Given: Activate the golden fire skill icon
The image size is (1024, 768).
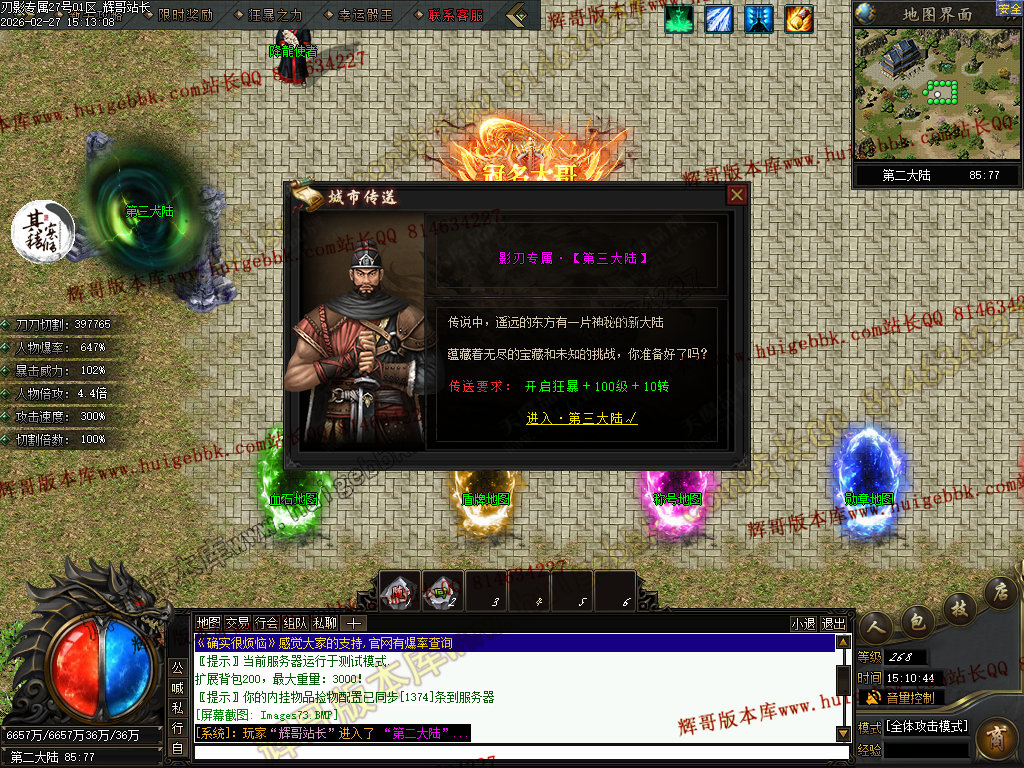Looking at the screenshot, I should [x=798, y=18].
